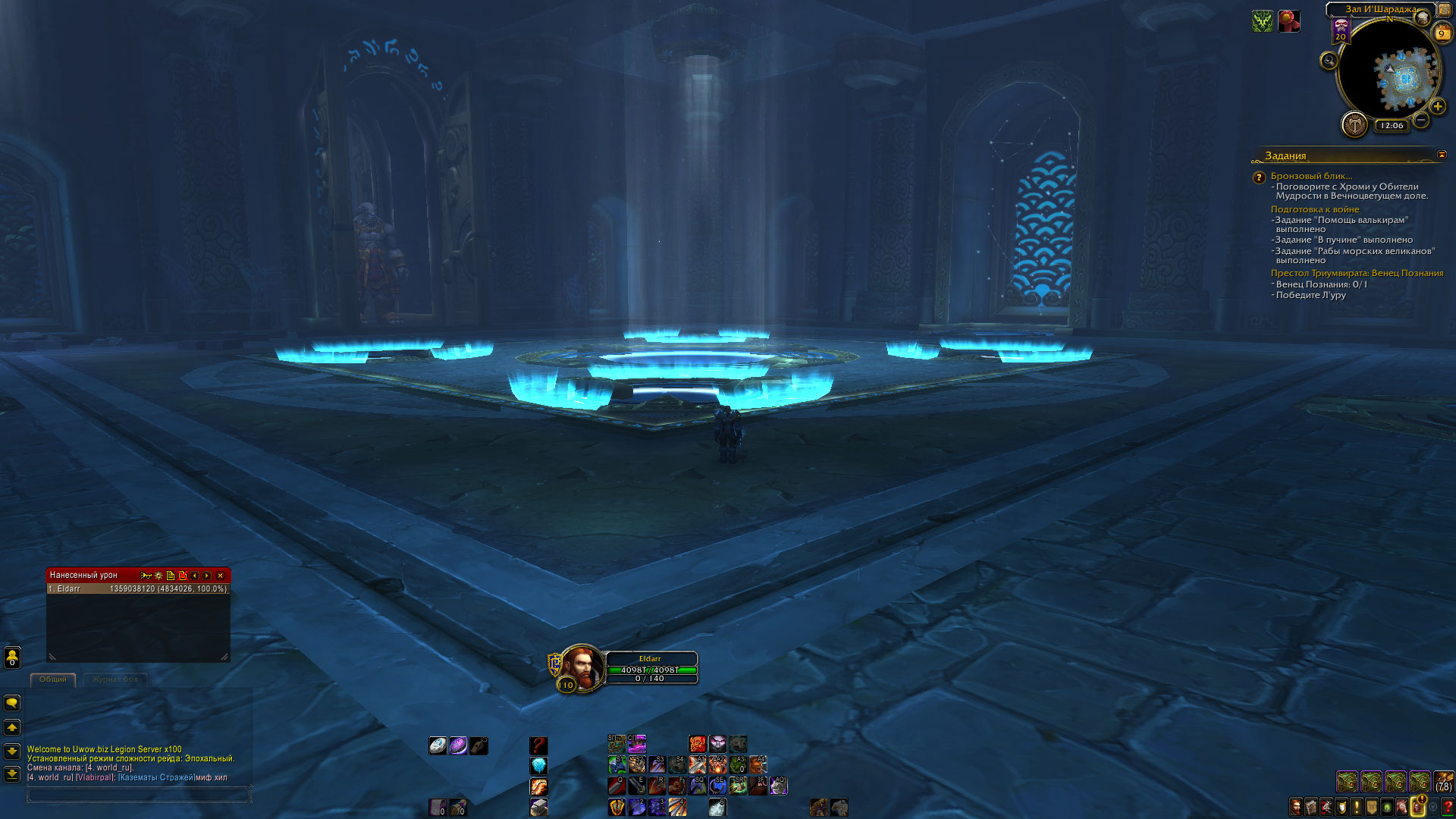Click the minimap tracking magnifier button
1456x819 pixels.
pos(1329,61)
